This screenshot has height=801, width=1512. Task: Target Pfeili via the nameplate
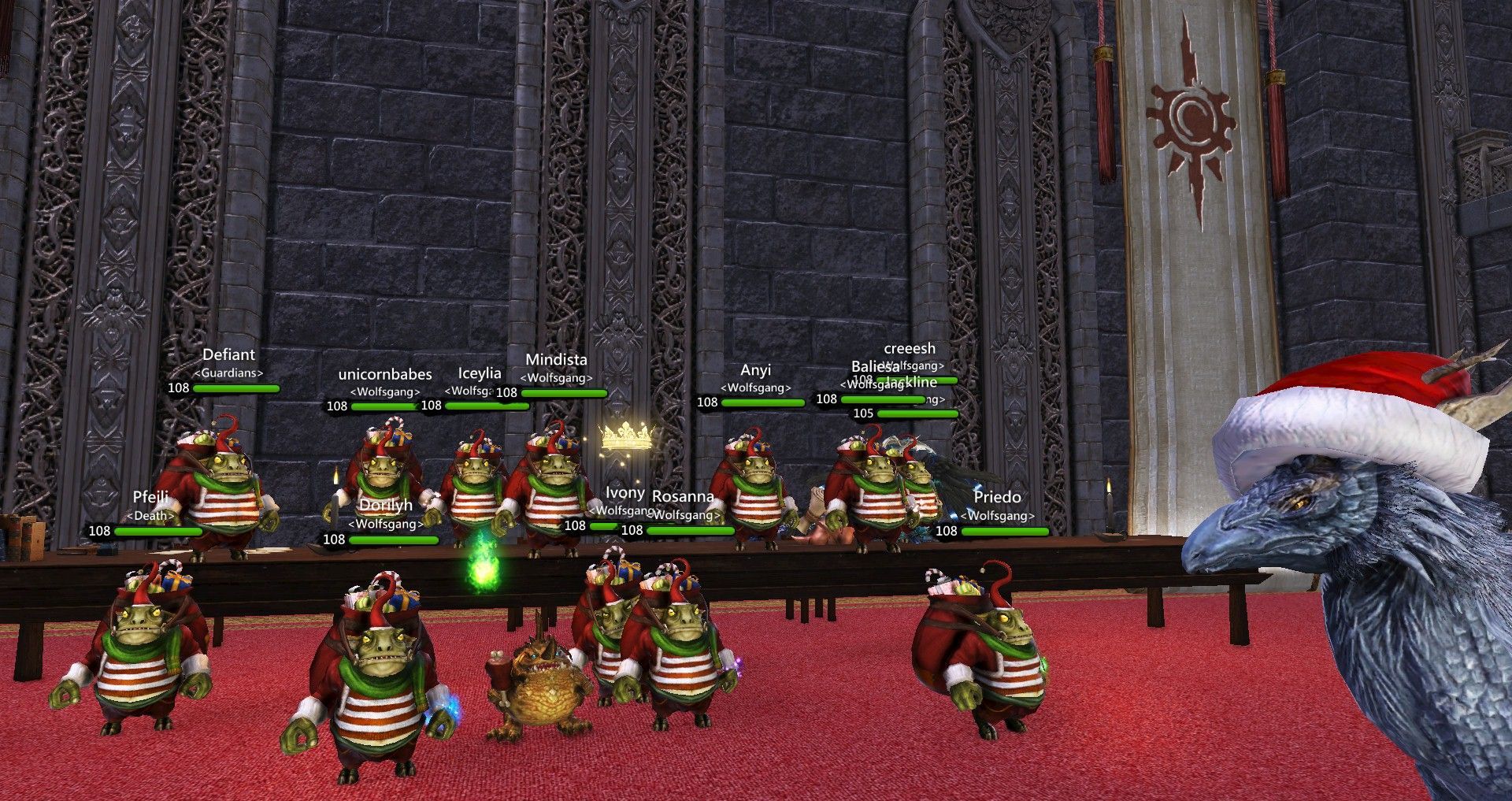point(150,498)
